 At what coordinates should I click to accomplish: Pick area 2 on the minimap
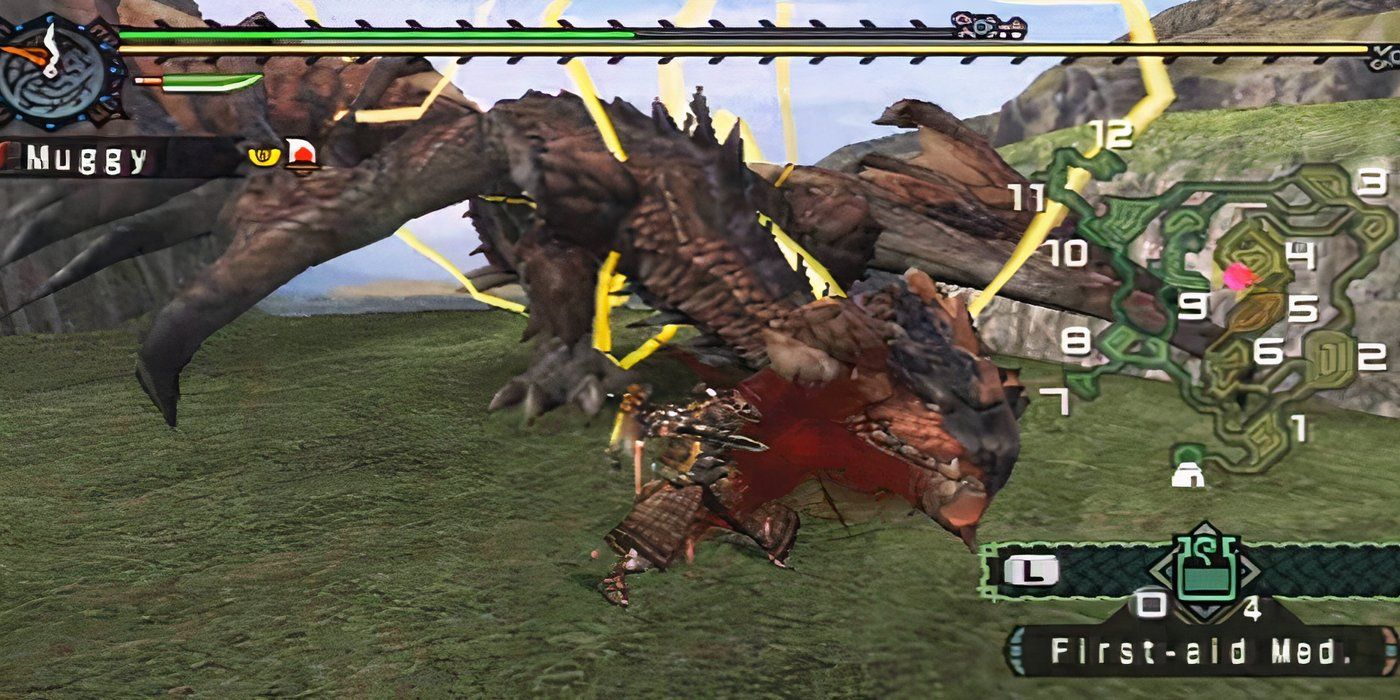pos(1371,355)
